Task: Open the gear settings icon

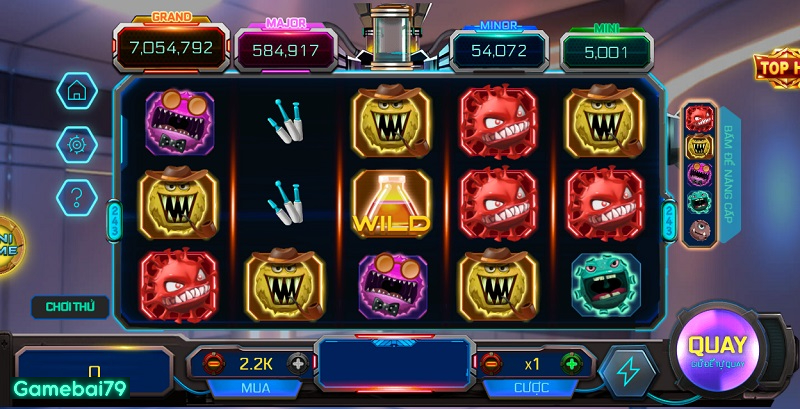Action: (x=75, y=144)
